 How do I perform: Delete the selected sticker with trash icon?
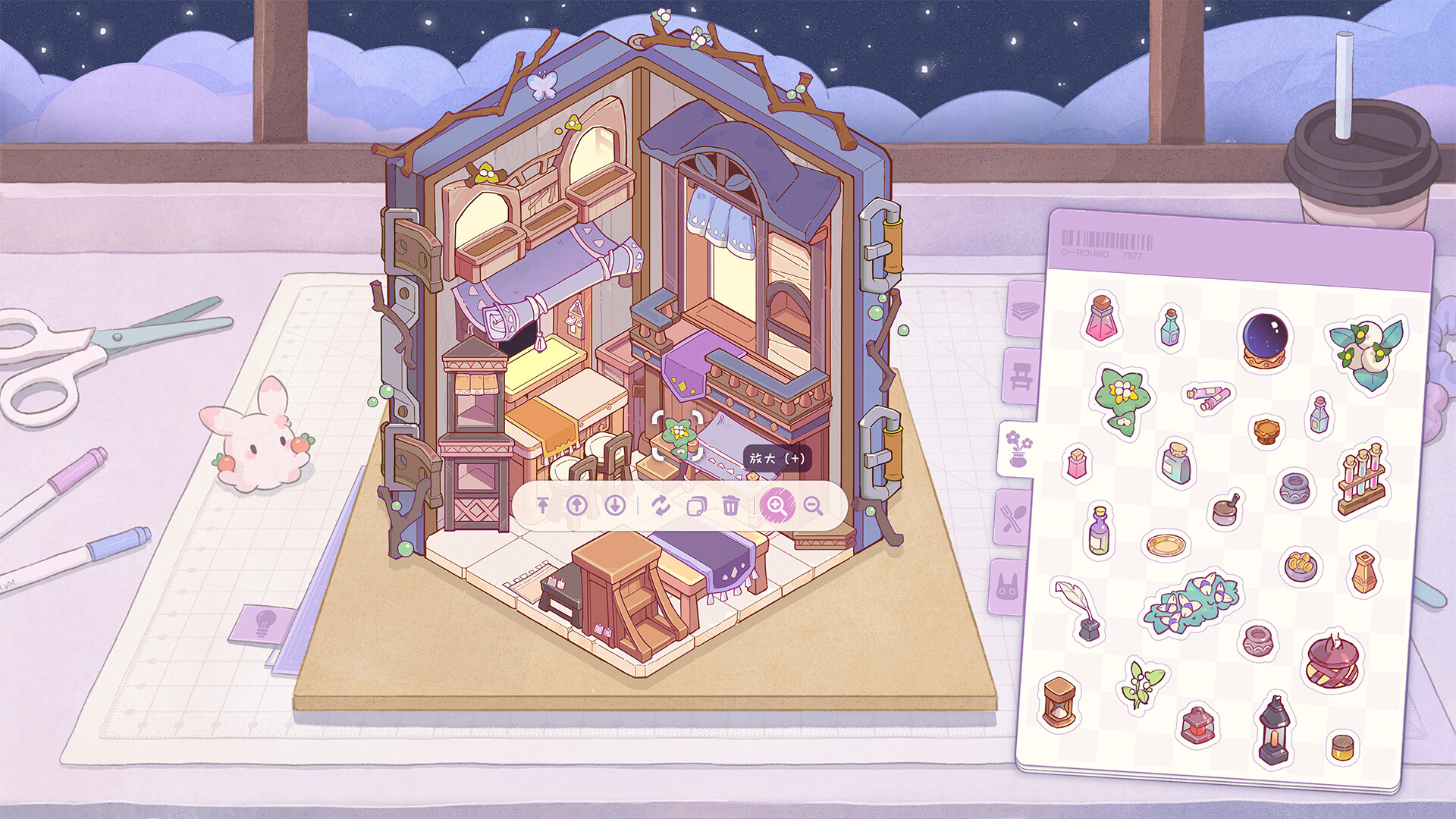click(730, 505)
